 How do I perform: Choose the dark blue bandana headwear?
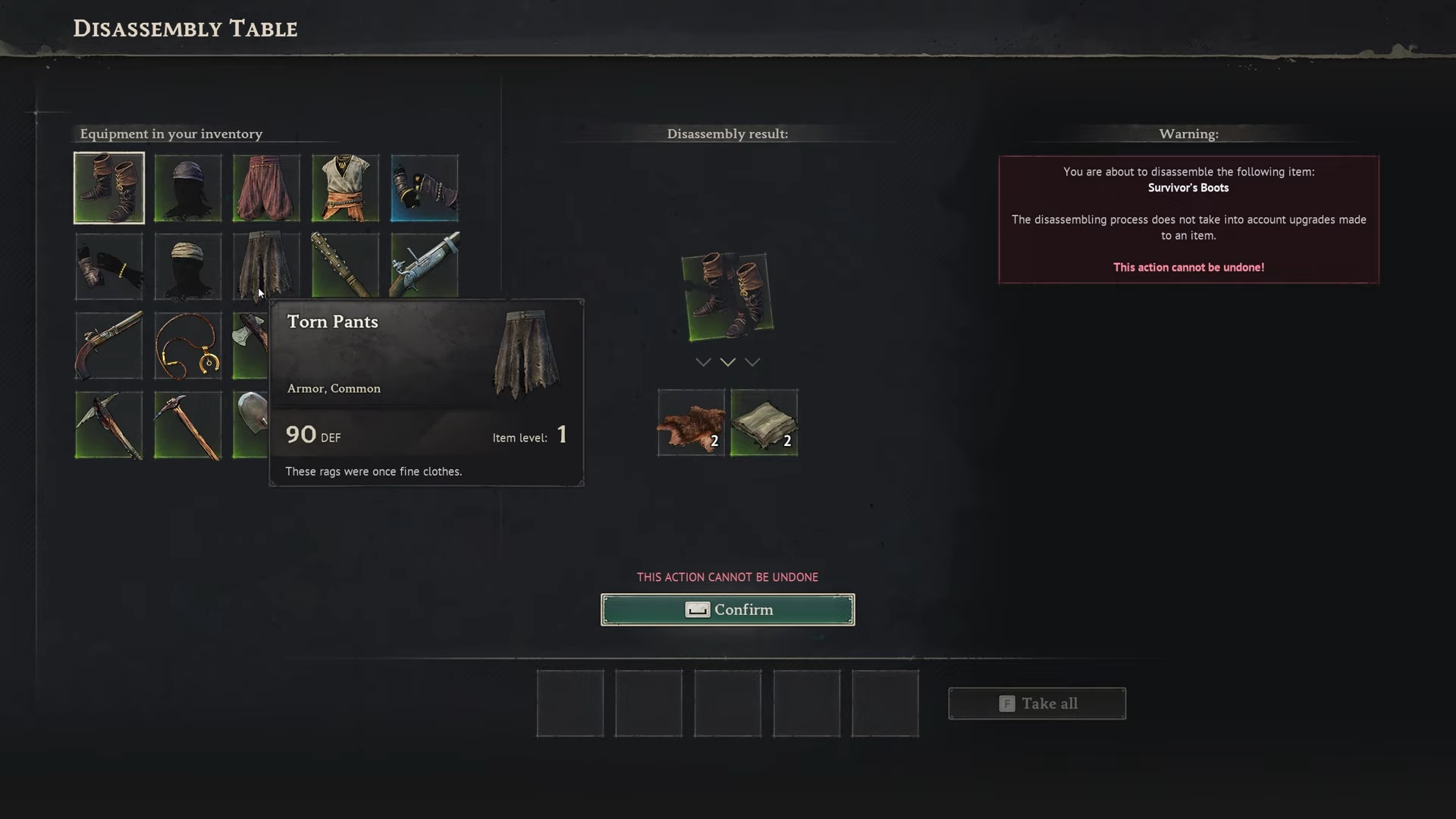click(x=188, y=188)
